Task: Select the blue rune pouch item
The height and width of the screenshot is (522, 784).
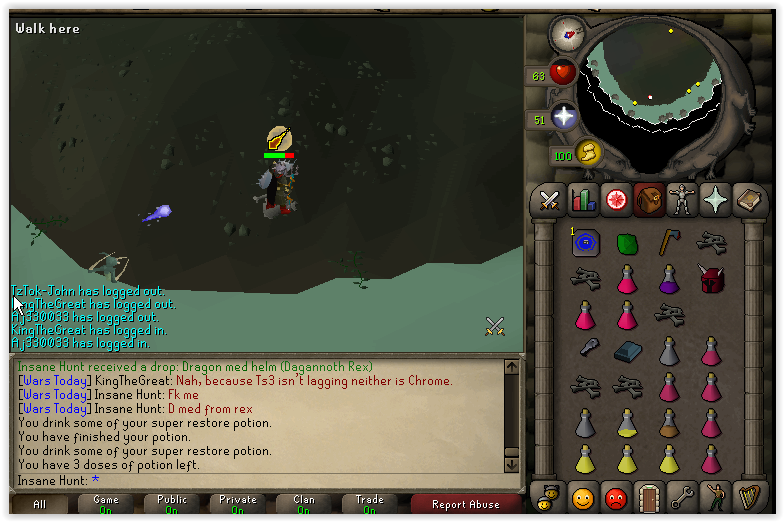Action: tap(585, 242)
